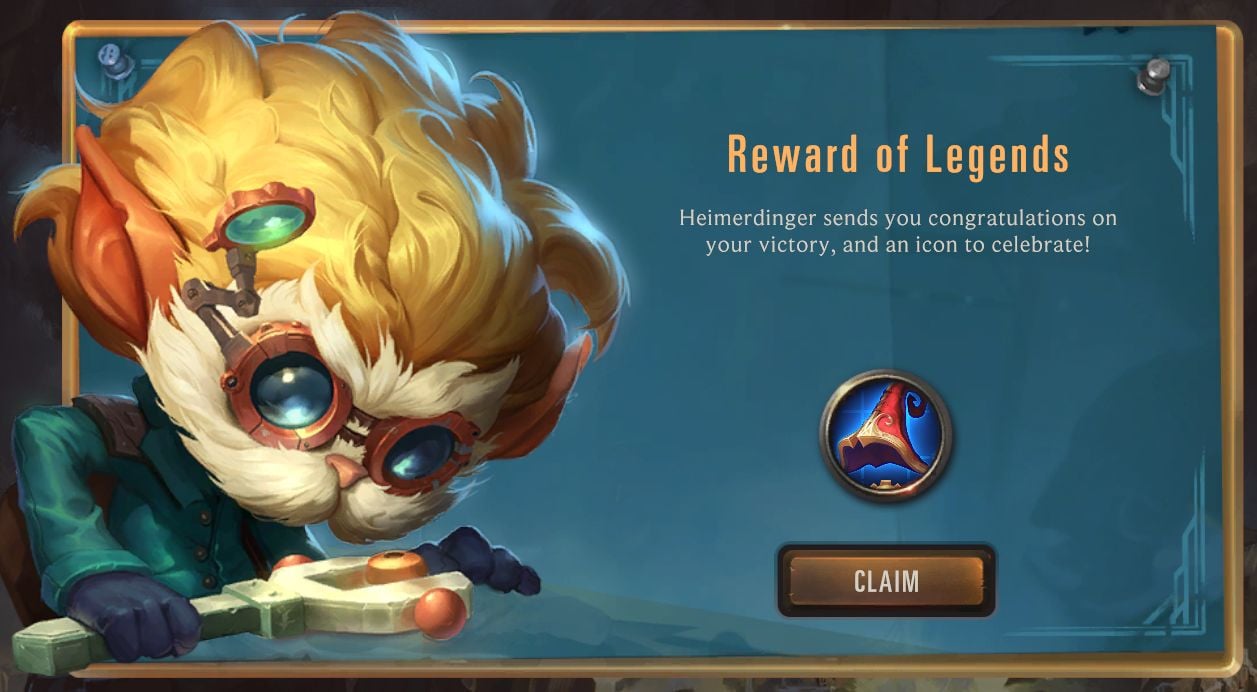Select the wizard hat icon reward
Screen dimensions: 1257x692
pyautogui.click(x=886, y=435)
